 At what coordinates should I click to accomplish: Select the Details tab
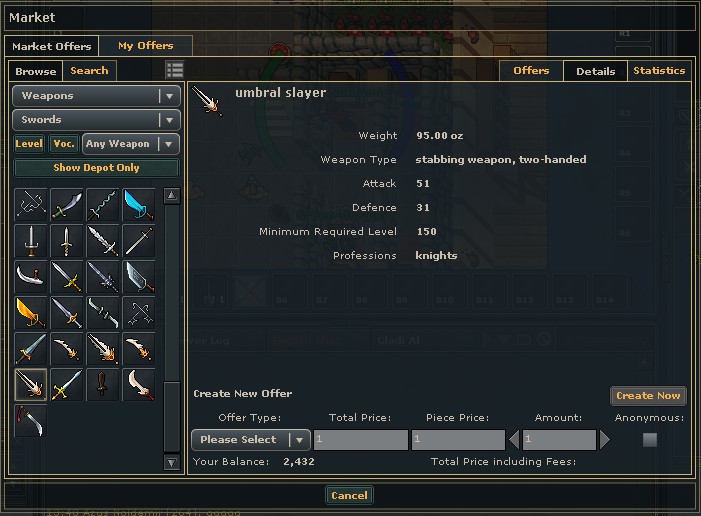click(x=595, y=71)
